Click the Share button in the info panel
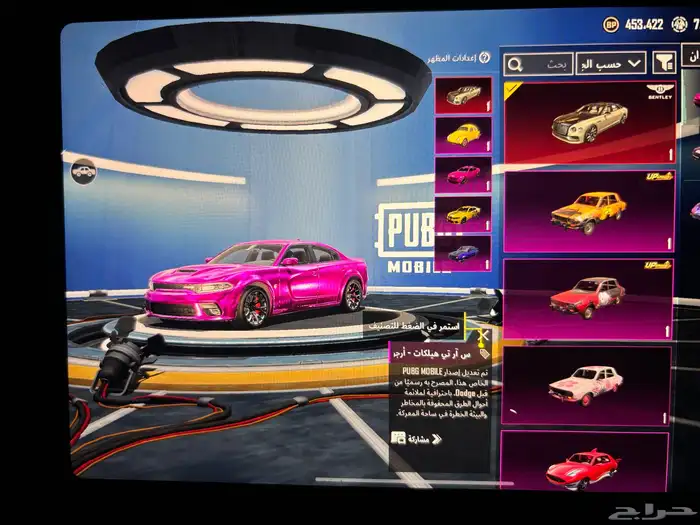 point(411,438)
